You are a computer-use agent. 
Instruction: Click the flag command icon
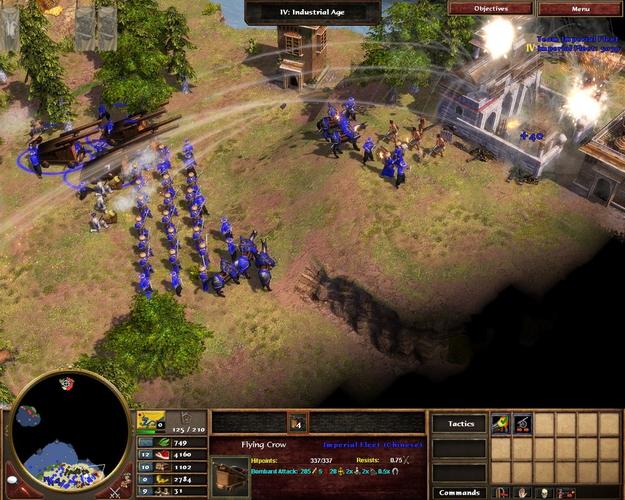[499, 493]
